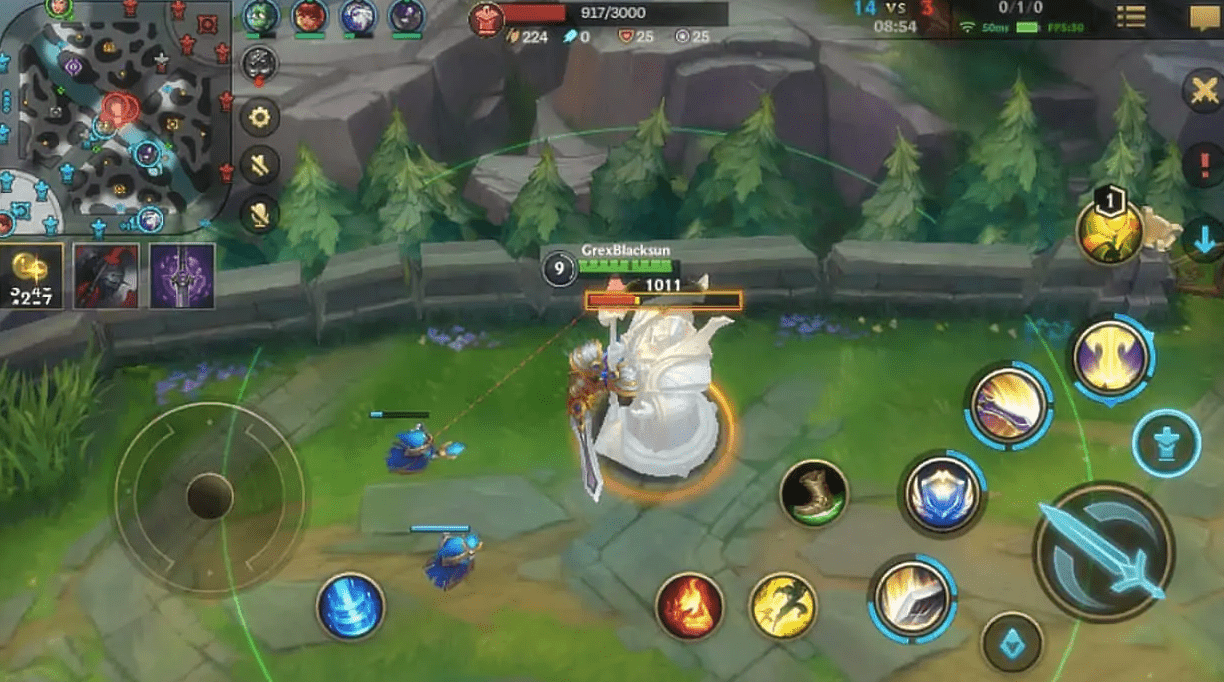1224x682 pixels.
Task: Toggle the muted speaker button
Action: (x=260, y=165)
